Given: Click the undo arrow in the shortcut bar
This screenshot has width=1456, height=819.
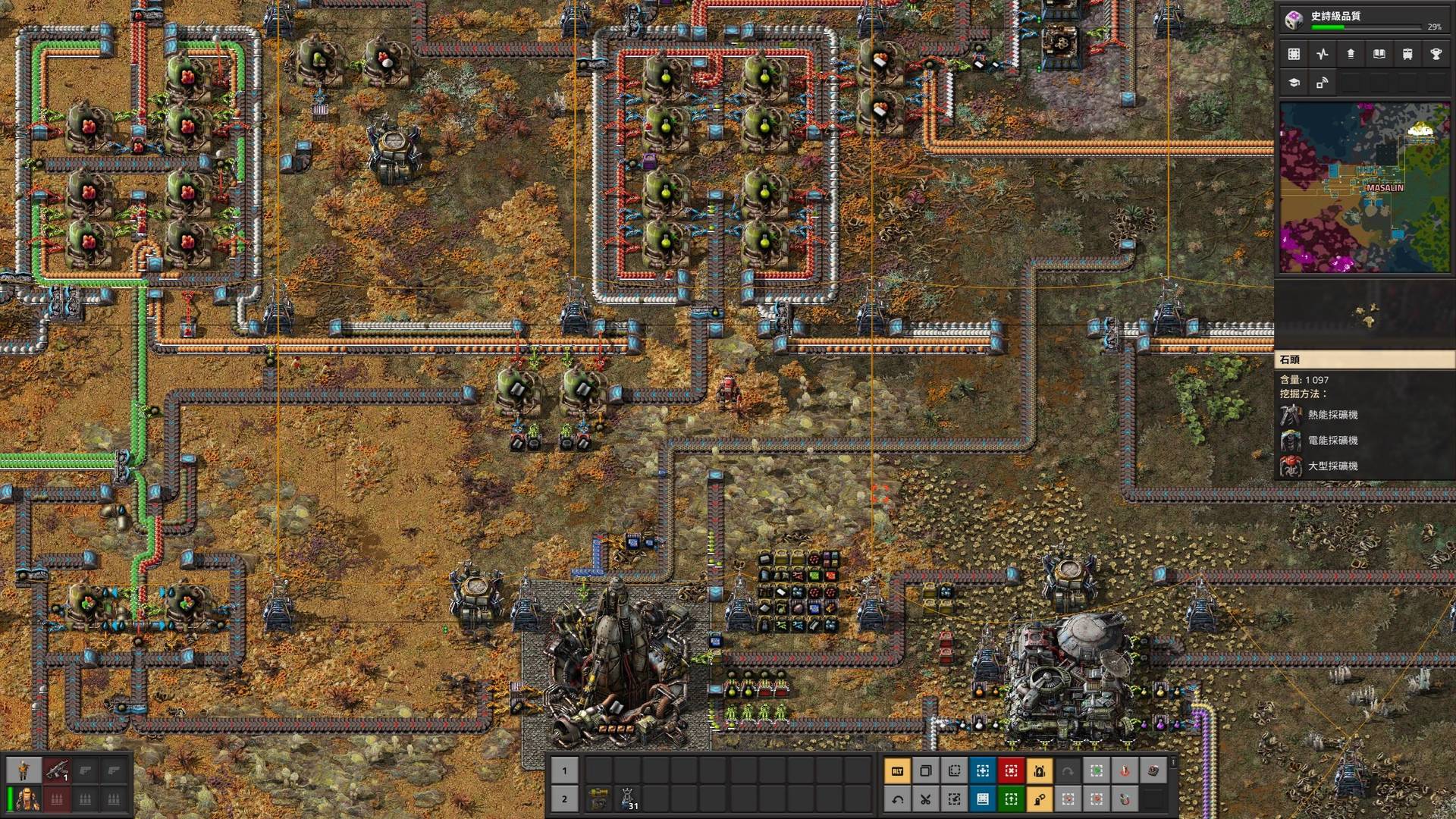Looking at the screenshot, I should click(898, 799).
